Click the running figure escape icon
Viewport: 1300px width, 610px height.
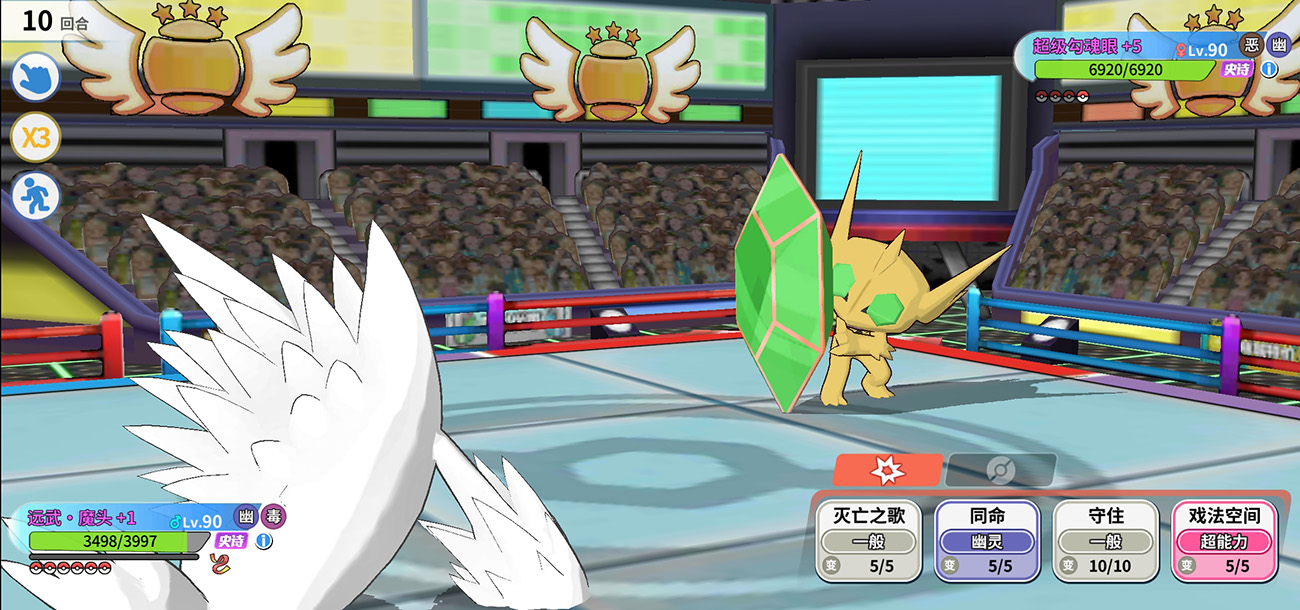click(36, 197)
